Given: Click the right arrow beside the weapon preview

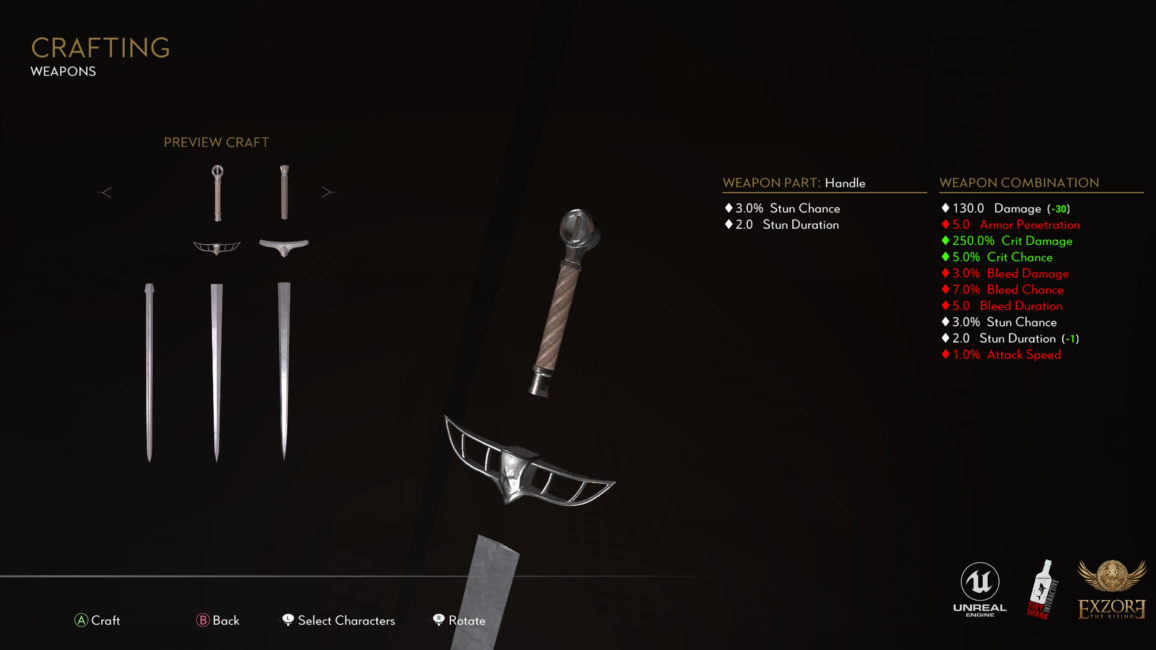Looking at the screenshot, I should (327, 192).
